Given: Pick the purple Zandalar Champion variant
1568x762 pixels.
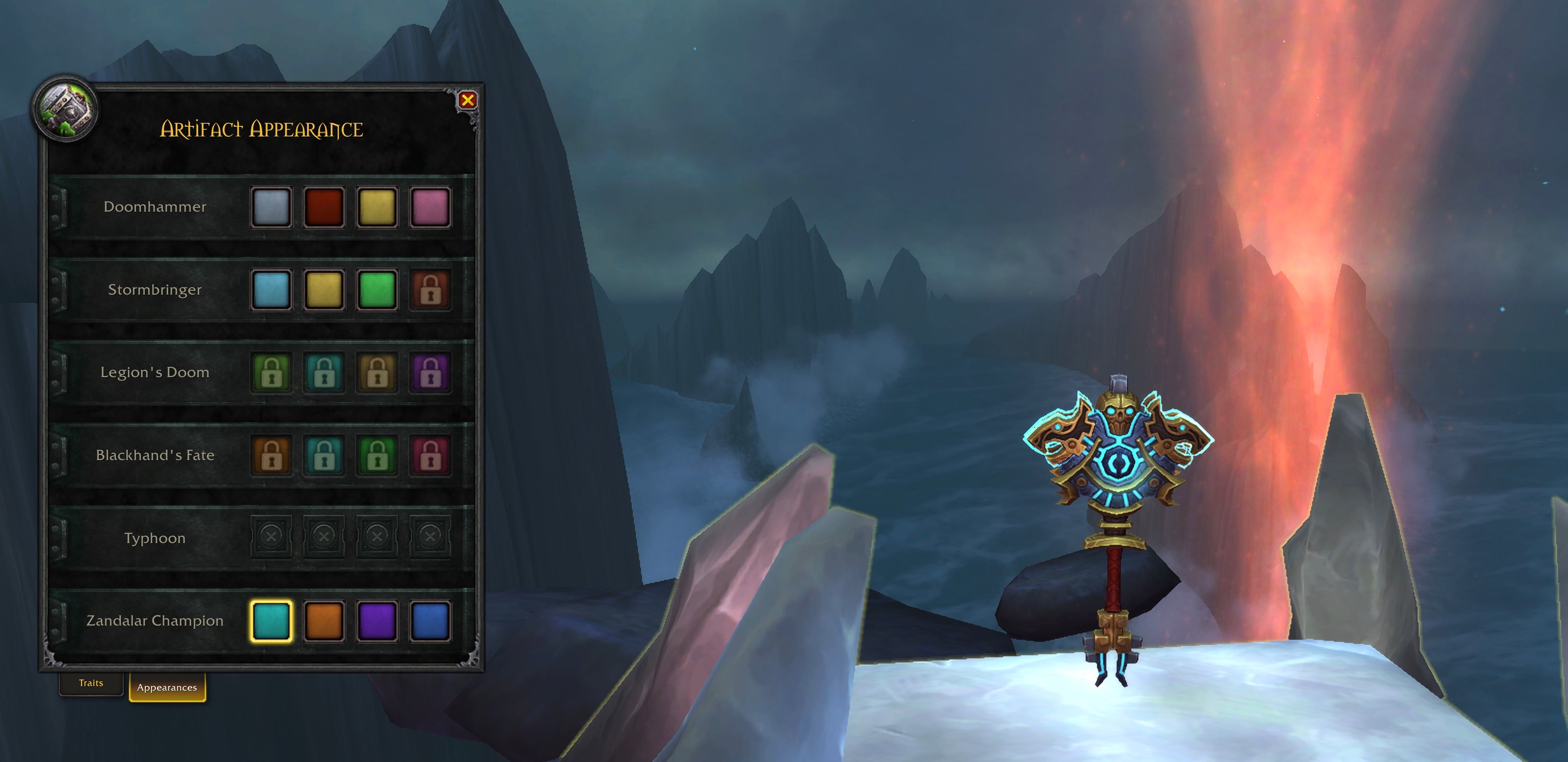Looking at the screenshot, I should tap(377, 621).
